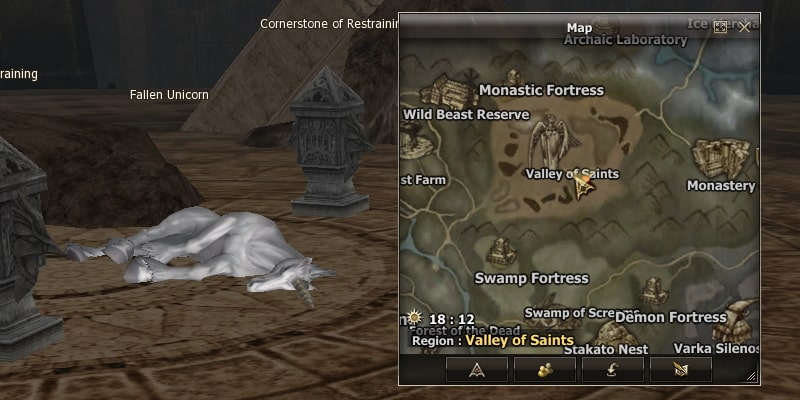This screenshot has width=800, height=400.
Task: Click the Wild Beast Reserve location
Action: (466, 115)
